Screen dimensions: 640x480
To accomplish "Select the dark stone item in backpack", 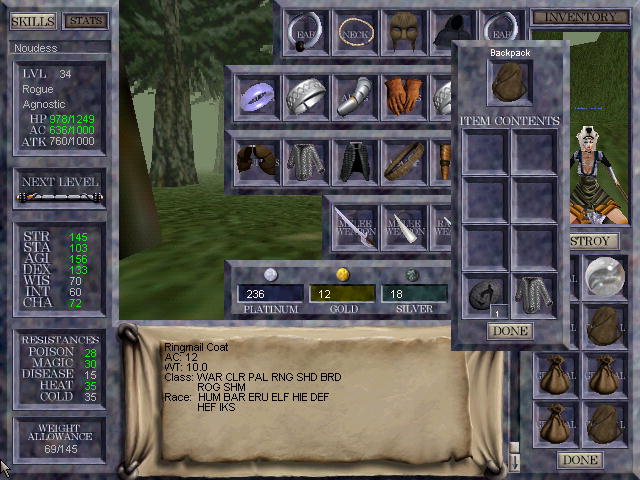I will (x=486, y=296).
